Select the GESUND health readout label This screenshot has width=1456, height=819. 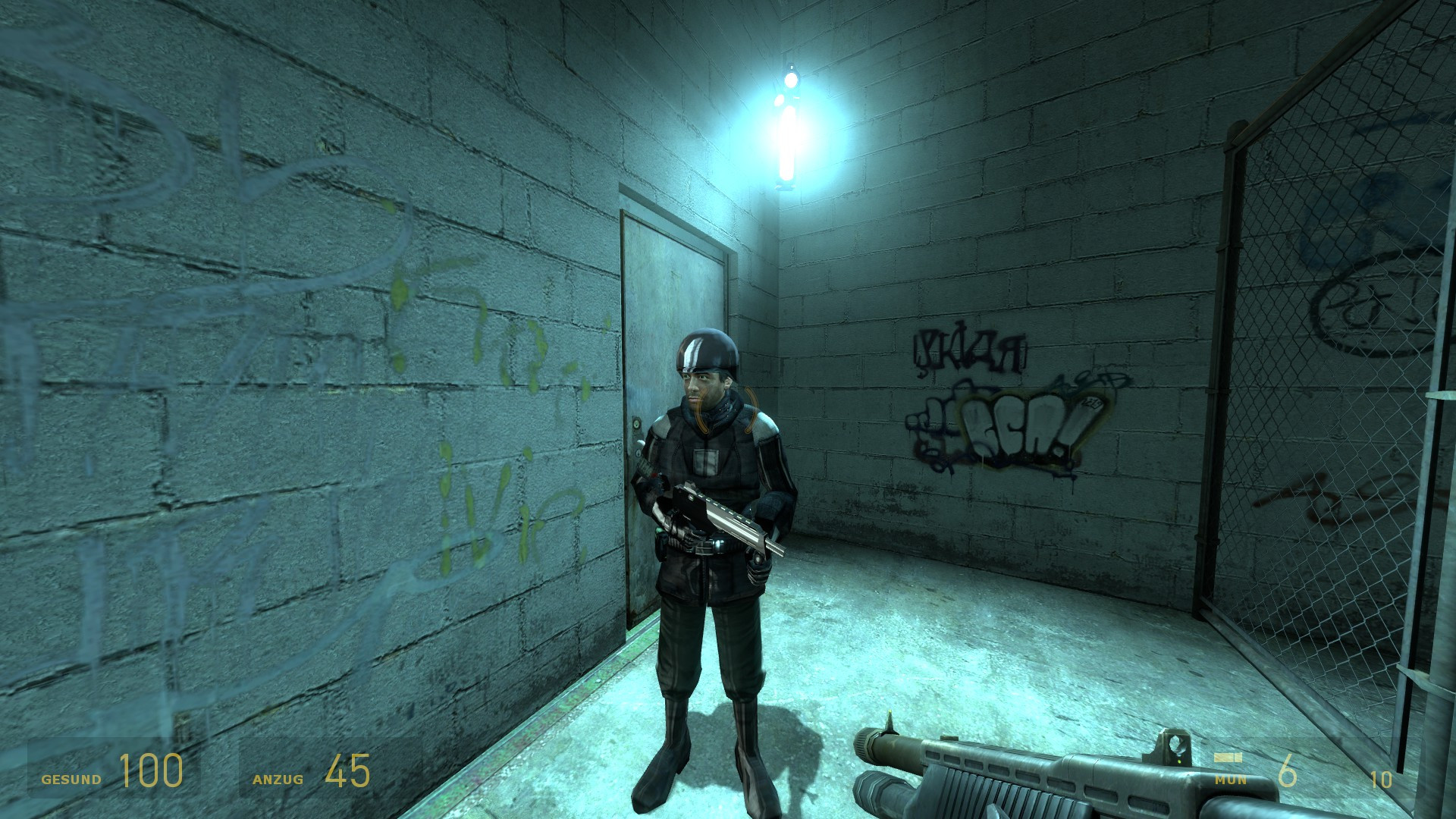coord(73,780)
